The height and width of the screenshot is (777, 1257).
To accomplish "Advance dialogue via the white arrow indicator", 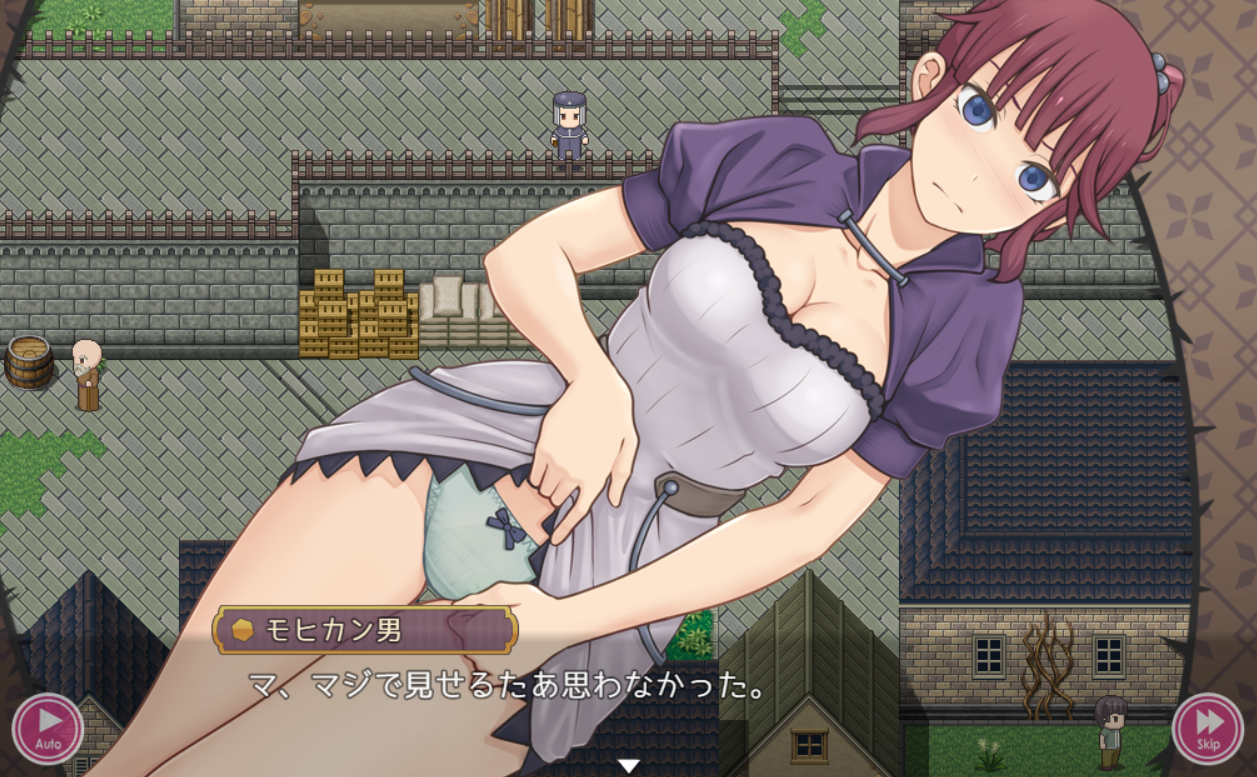I will tap(628, 766).
